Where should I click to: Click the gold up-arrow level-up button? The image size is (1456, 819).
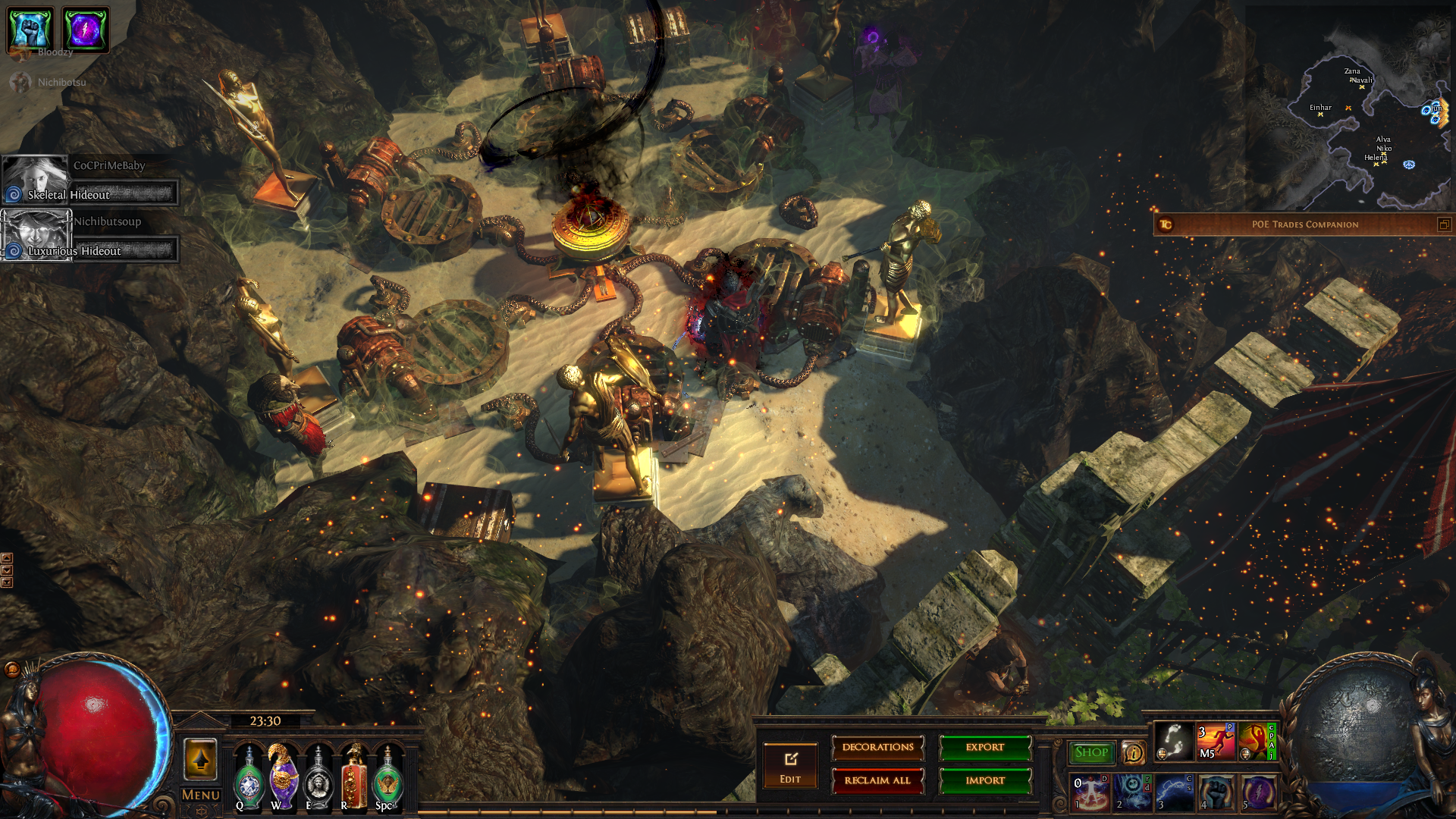tap(201, 759)
